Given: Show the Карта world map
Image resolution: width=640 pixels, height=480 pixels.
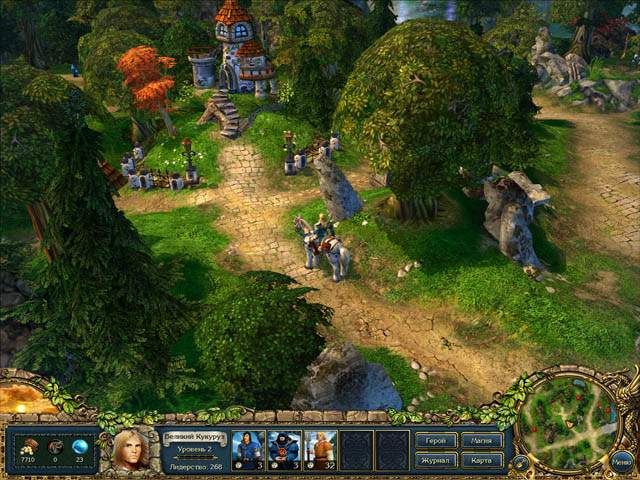Looking at the screenshot, I should pyautogui.click(x=481, y=460).
